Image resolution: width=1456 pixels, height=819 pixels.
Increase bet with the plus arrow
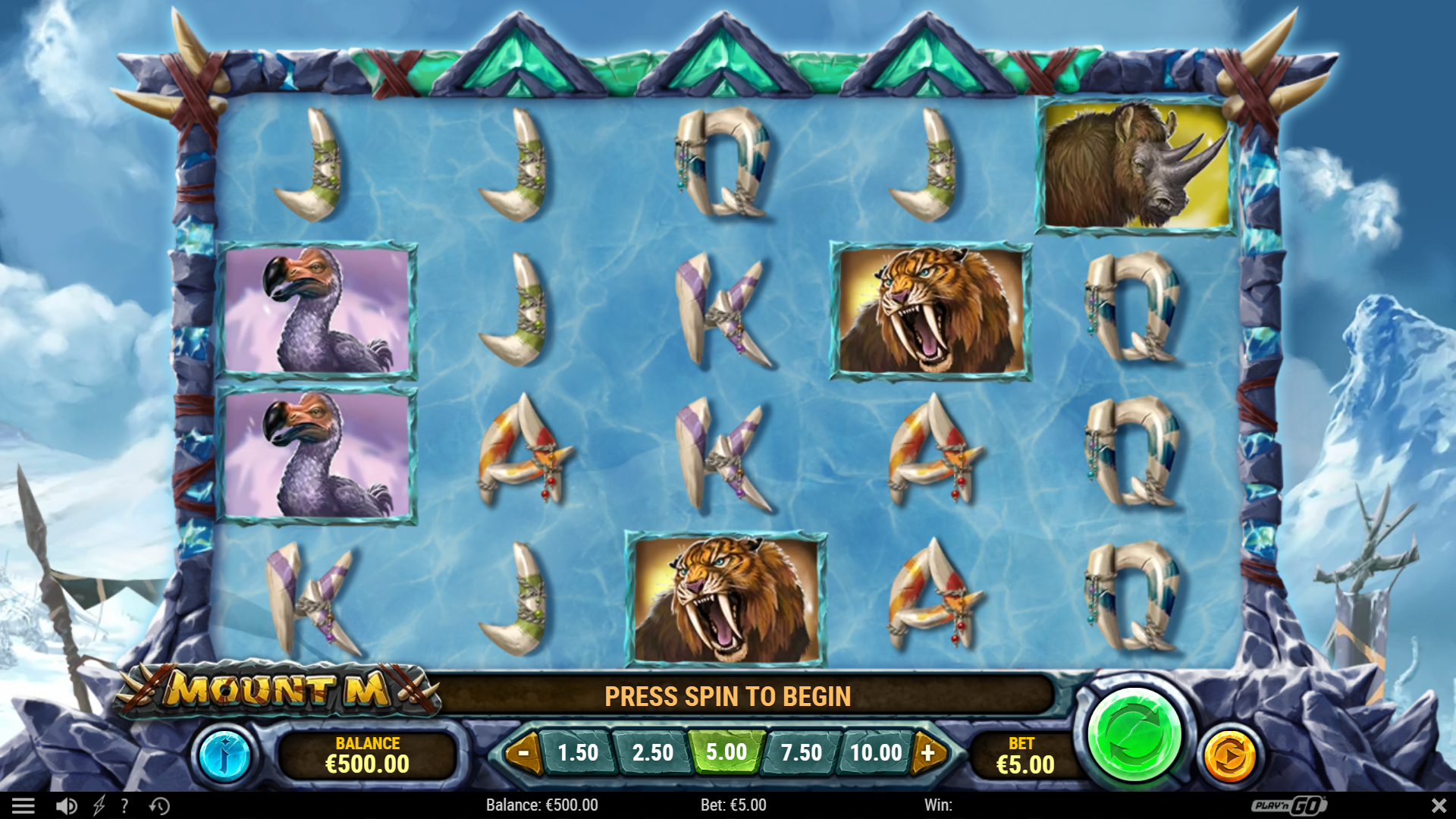(929, 753)
